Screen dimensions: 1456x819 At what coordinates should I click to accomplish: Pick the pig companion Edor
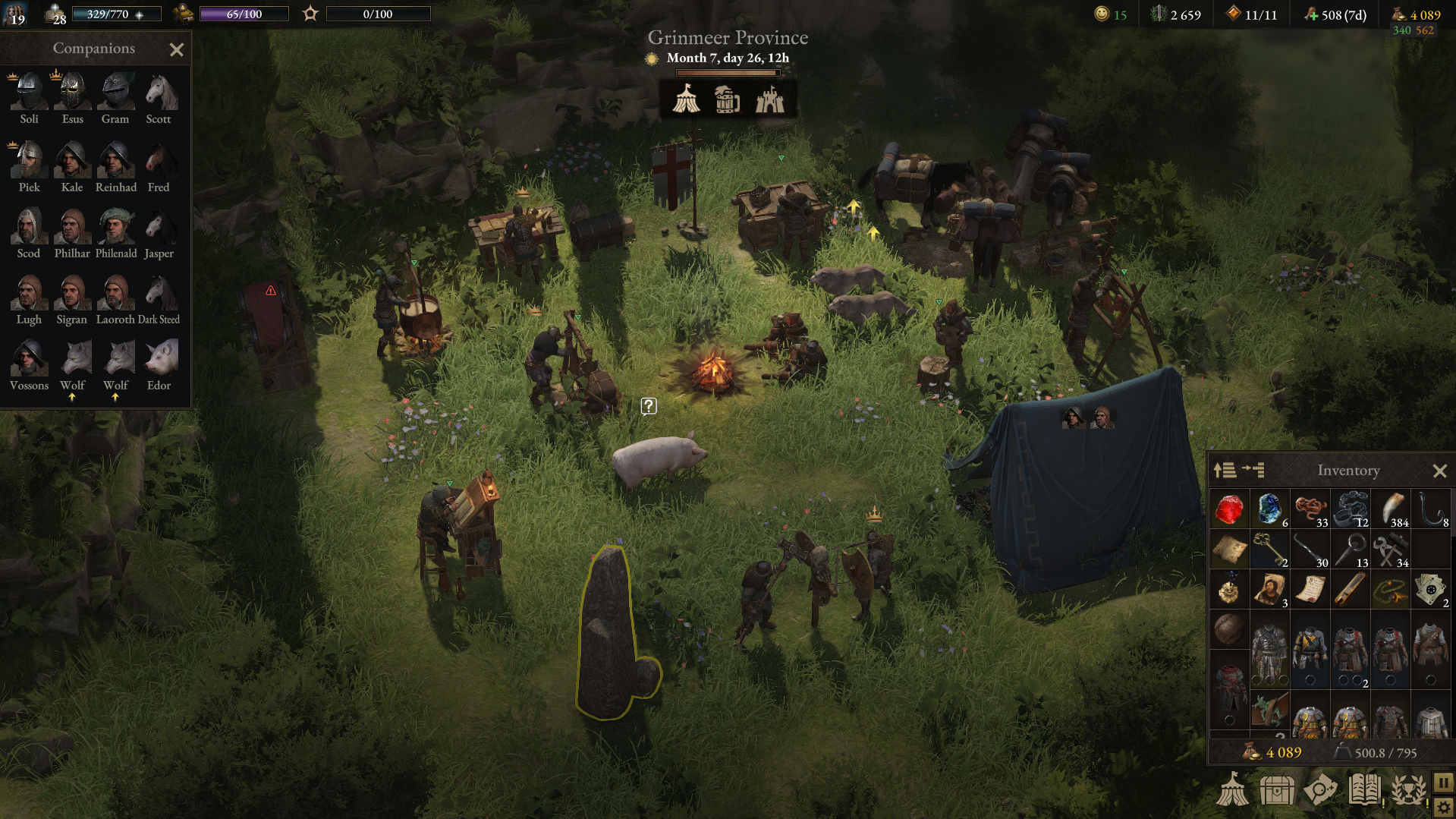[159, 358]
